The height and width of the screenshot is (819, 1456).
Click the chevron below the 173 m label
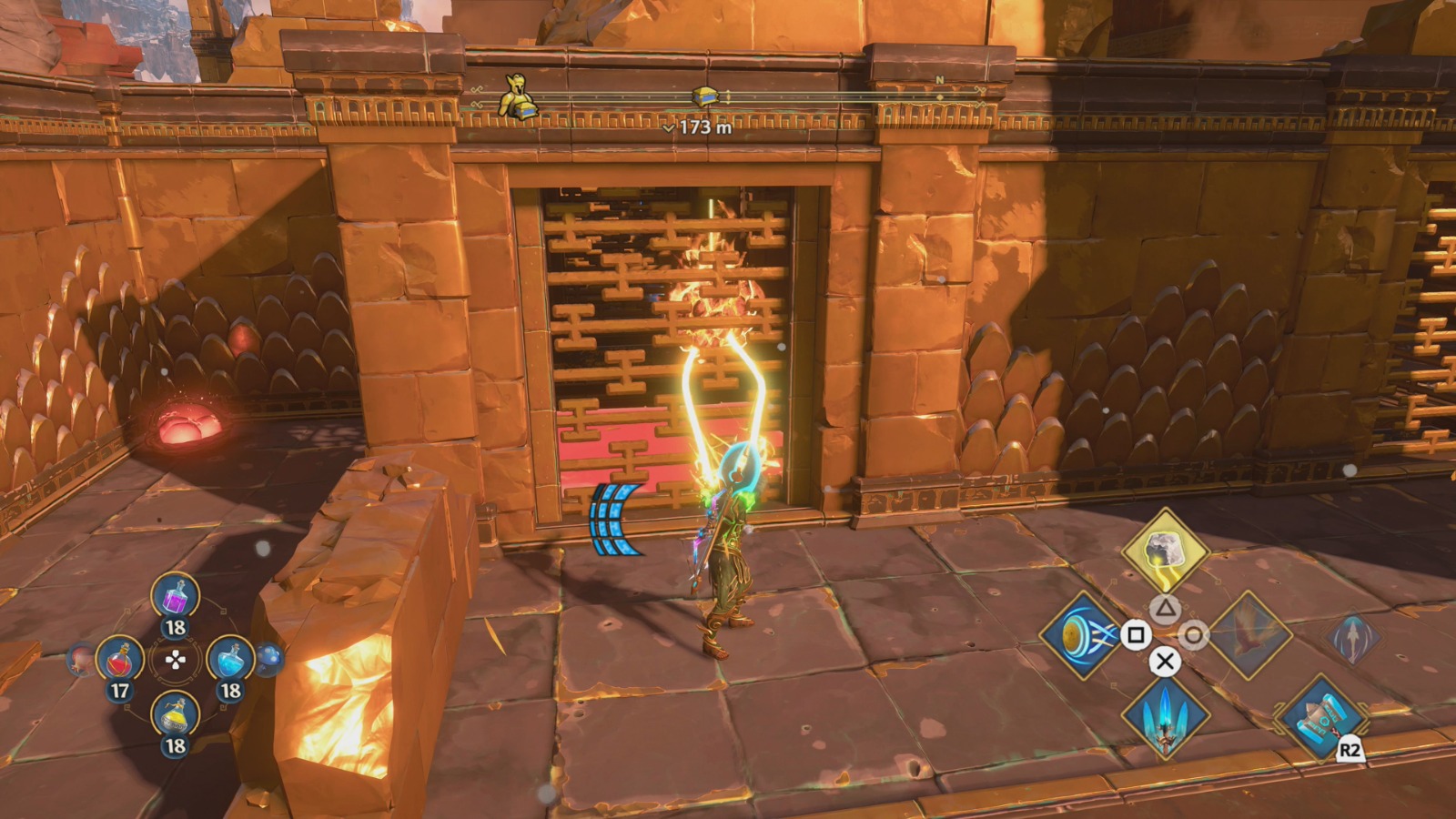click(668, 128)
